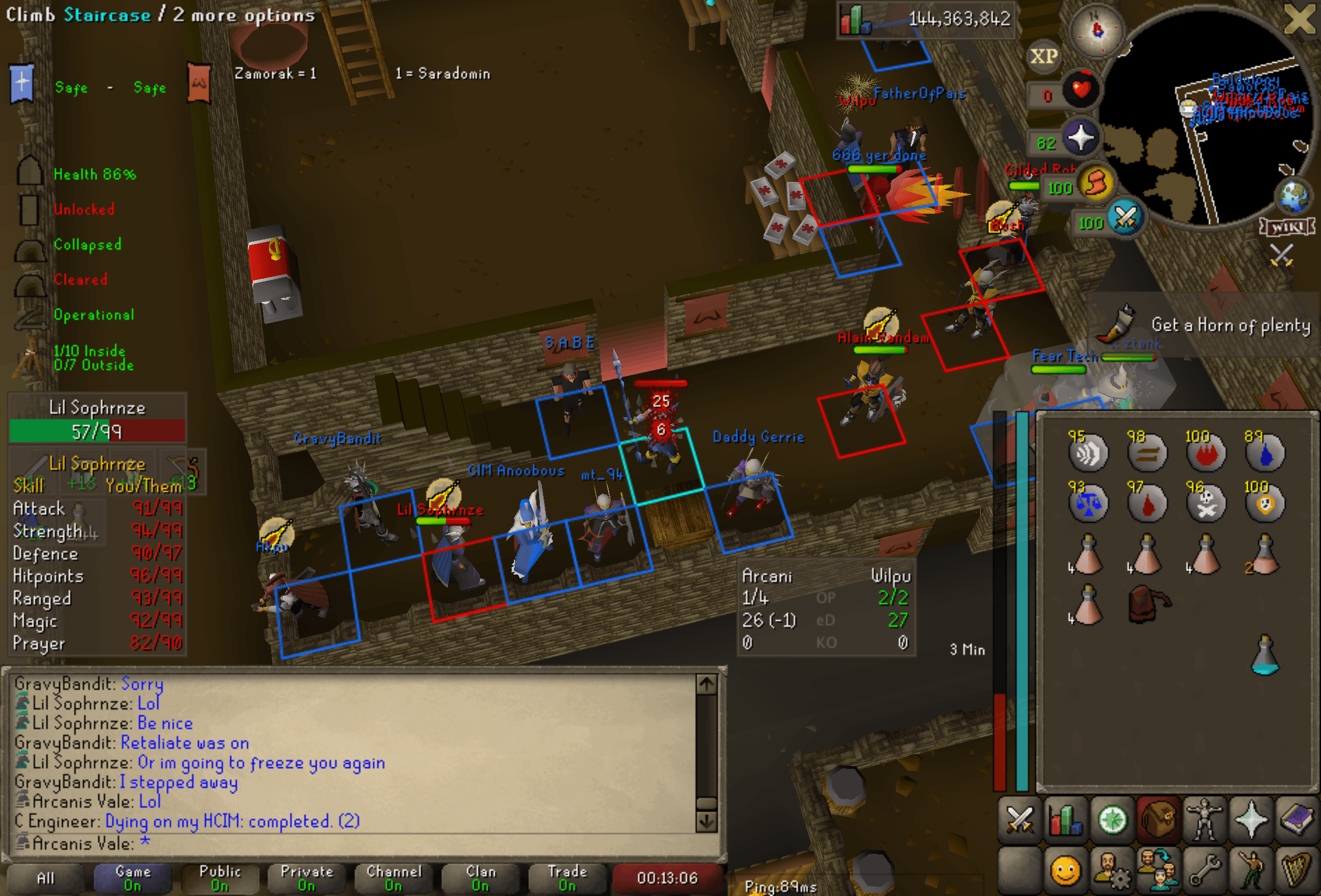Switch to the Game chat tab
This screenshot has height=896, width=1321.
coord(132,878)
